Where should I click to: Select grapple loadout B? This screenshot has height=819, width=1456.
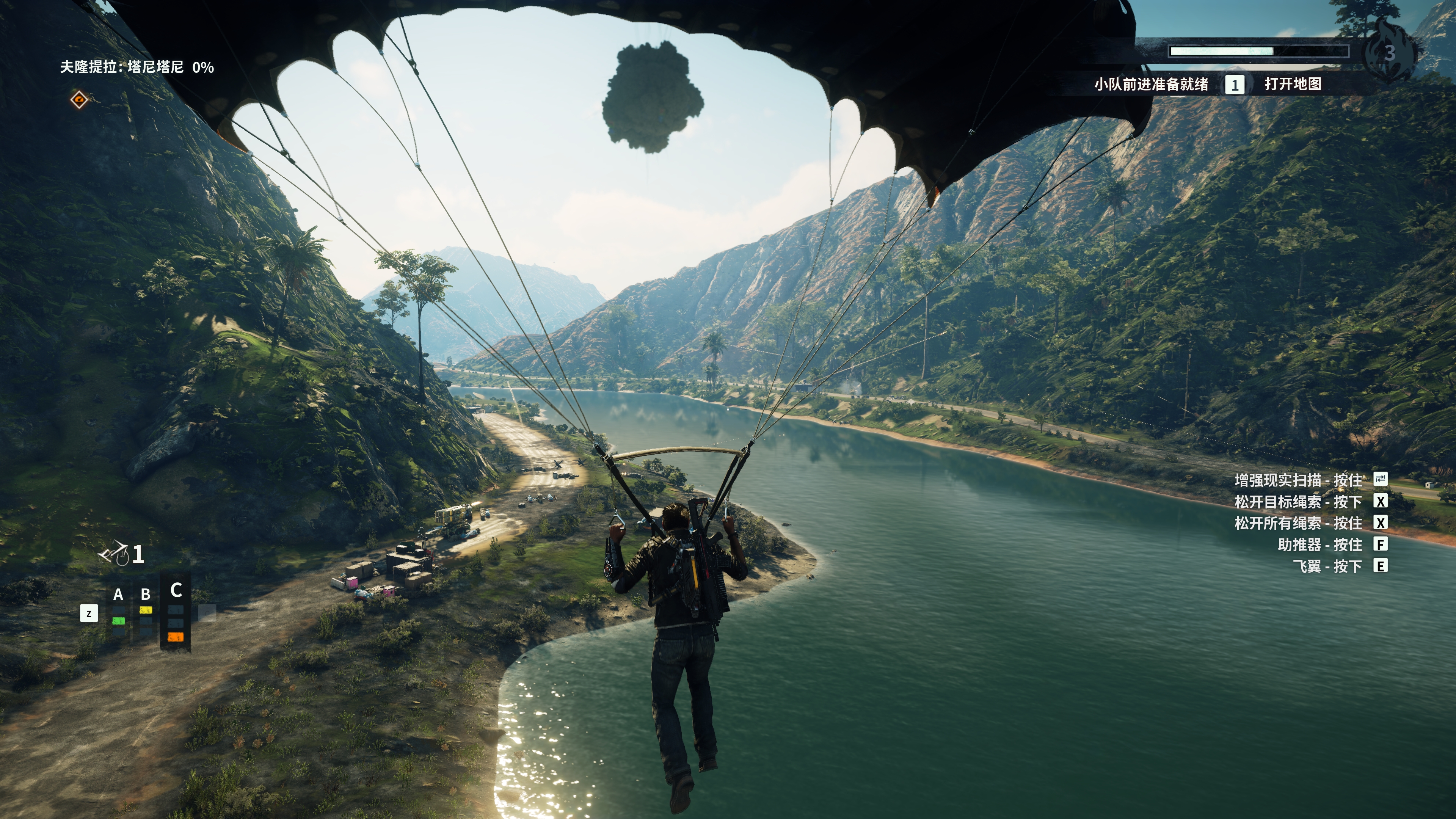pos(146,595)
